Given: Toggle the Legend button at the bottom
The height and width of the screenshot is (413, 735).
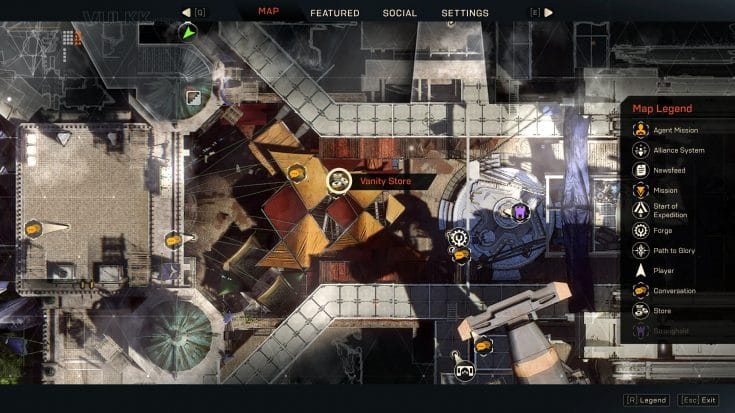Looking at the screenshot, I should coord(646,400).
